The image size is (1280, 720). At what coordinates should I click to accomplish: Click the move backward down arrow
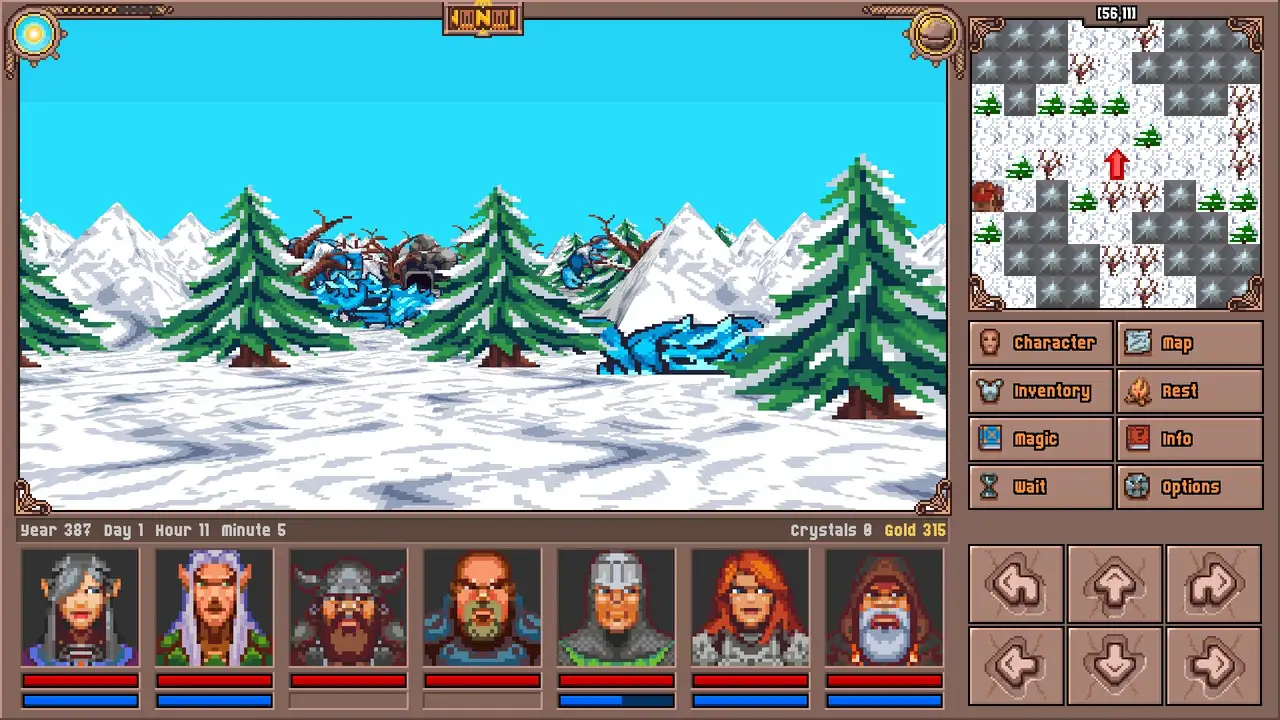1115,664
